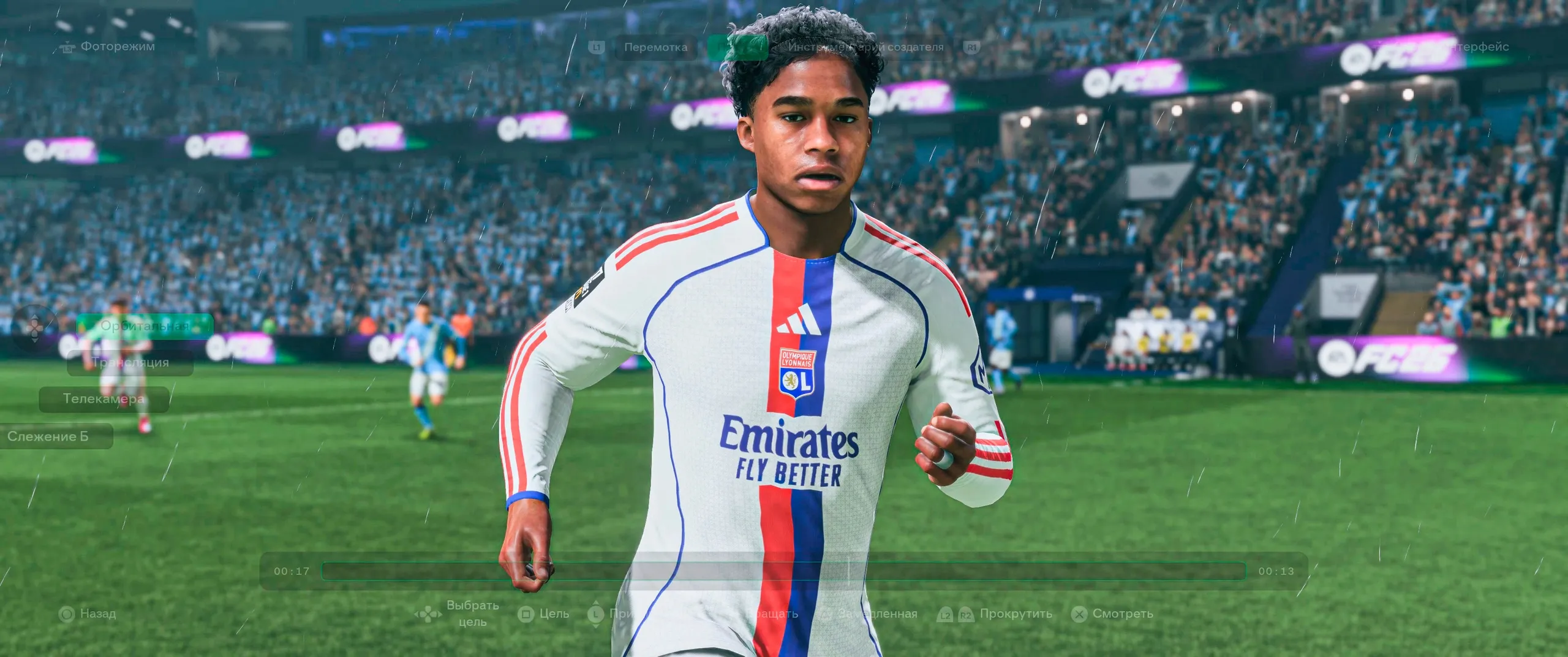Choose the Орбитальная camera option
The image size is (1568, 657).
(145, 326)
